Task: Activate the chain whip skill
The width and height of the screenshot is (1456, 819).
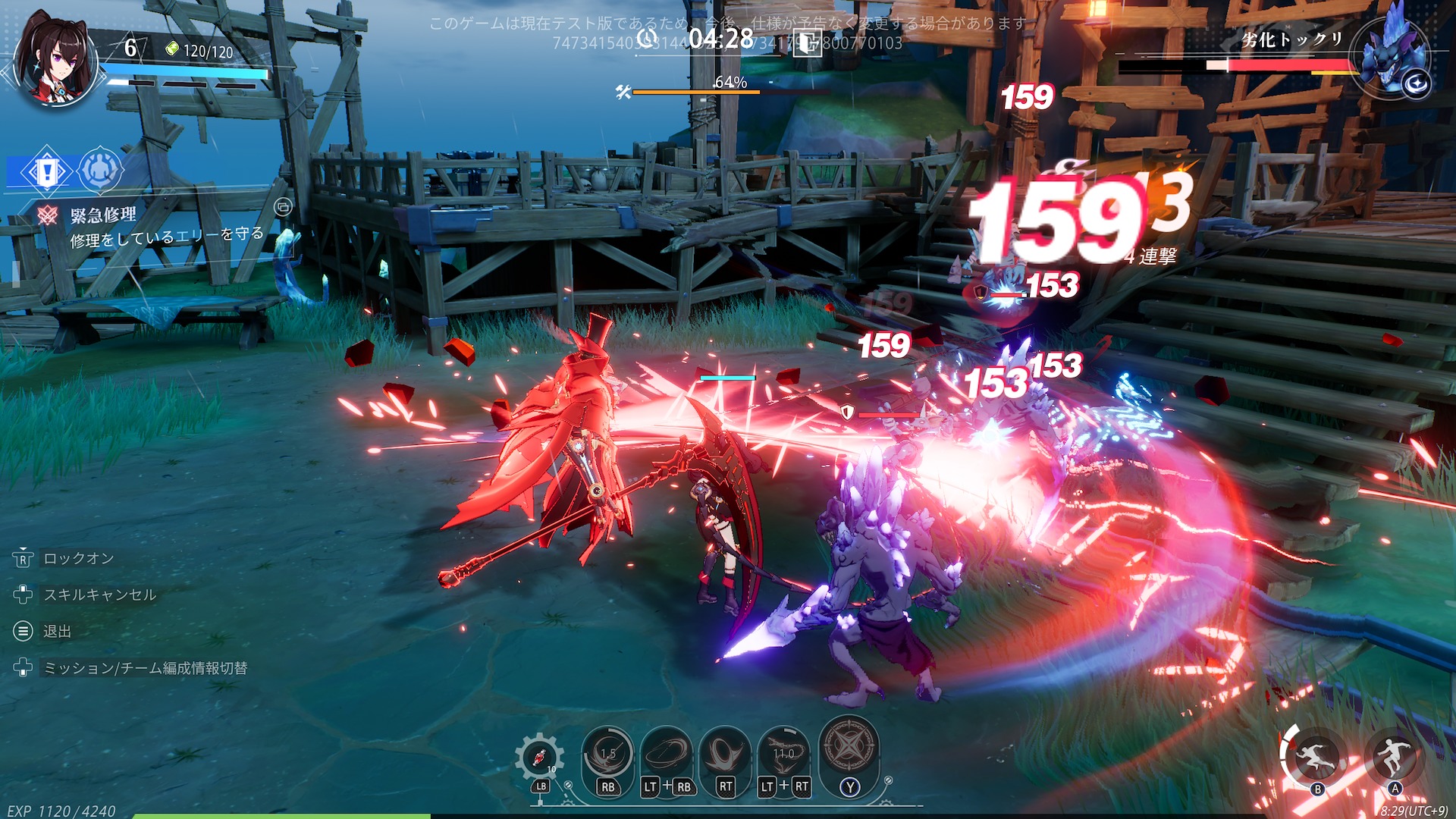Action: [x=783, y=753]
